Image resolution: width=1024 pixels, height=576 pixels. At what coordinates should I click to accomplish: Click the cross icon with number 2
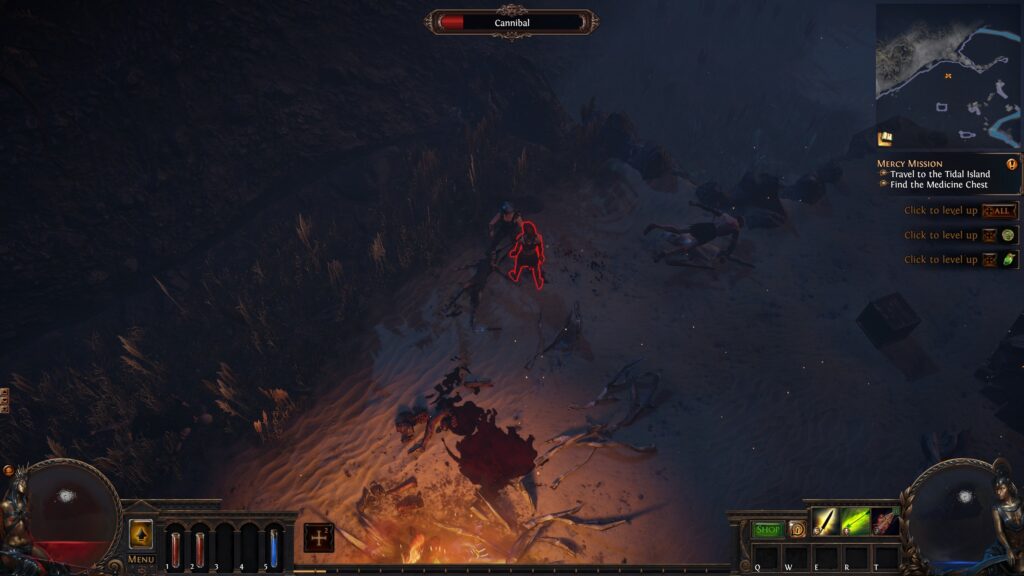[x=319, y=537]
